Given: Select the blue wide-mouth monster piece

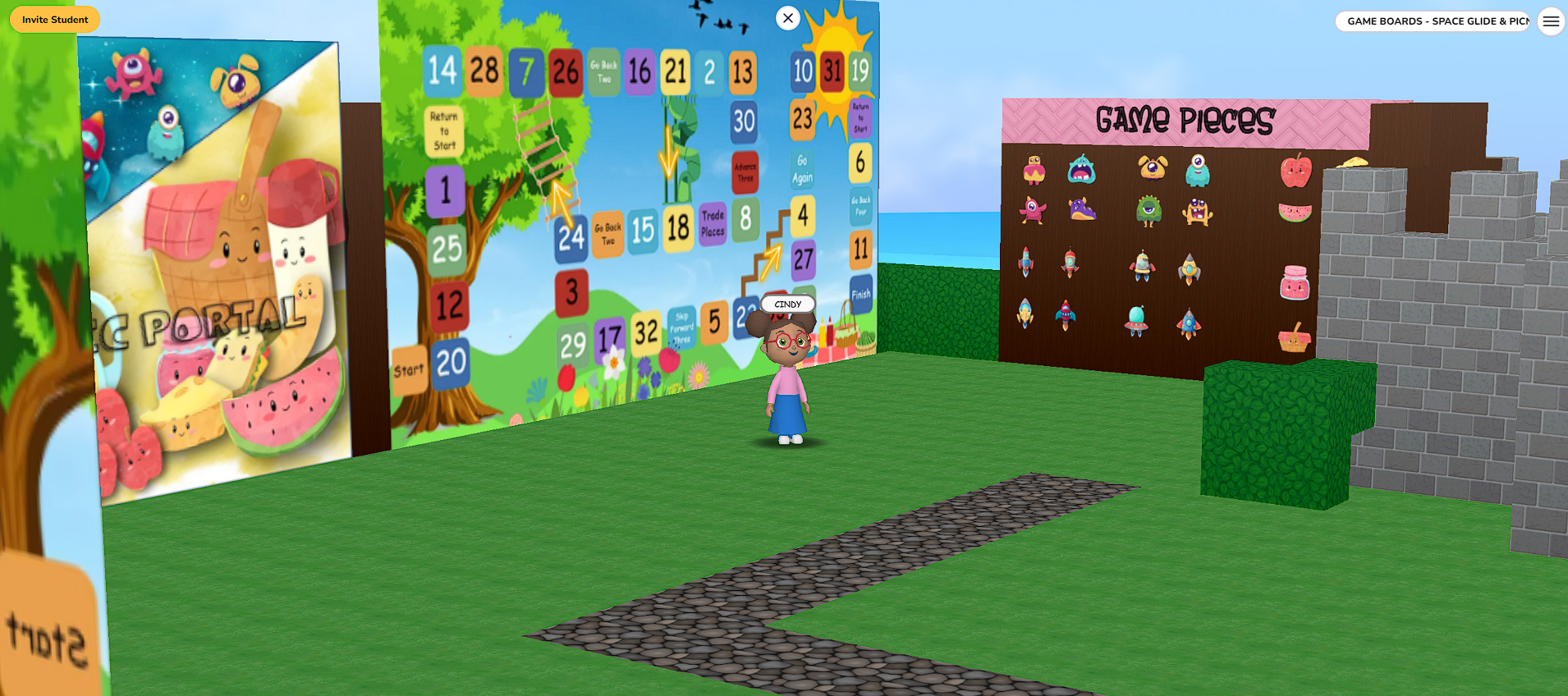Looking at the screenshot, I should (1080, 170).
